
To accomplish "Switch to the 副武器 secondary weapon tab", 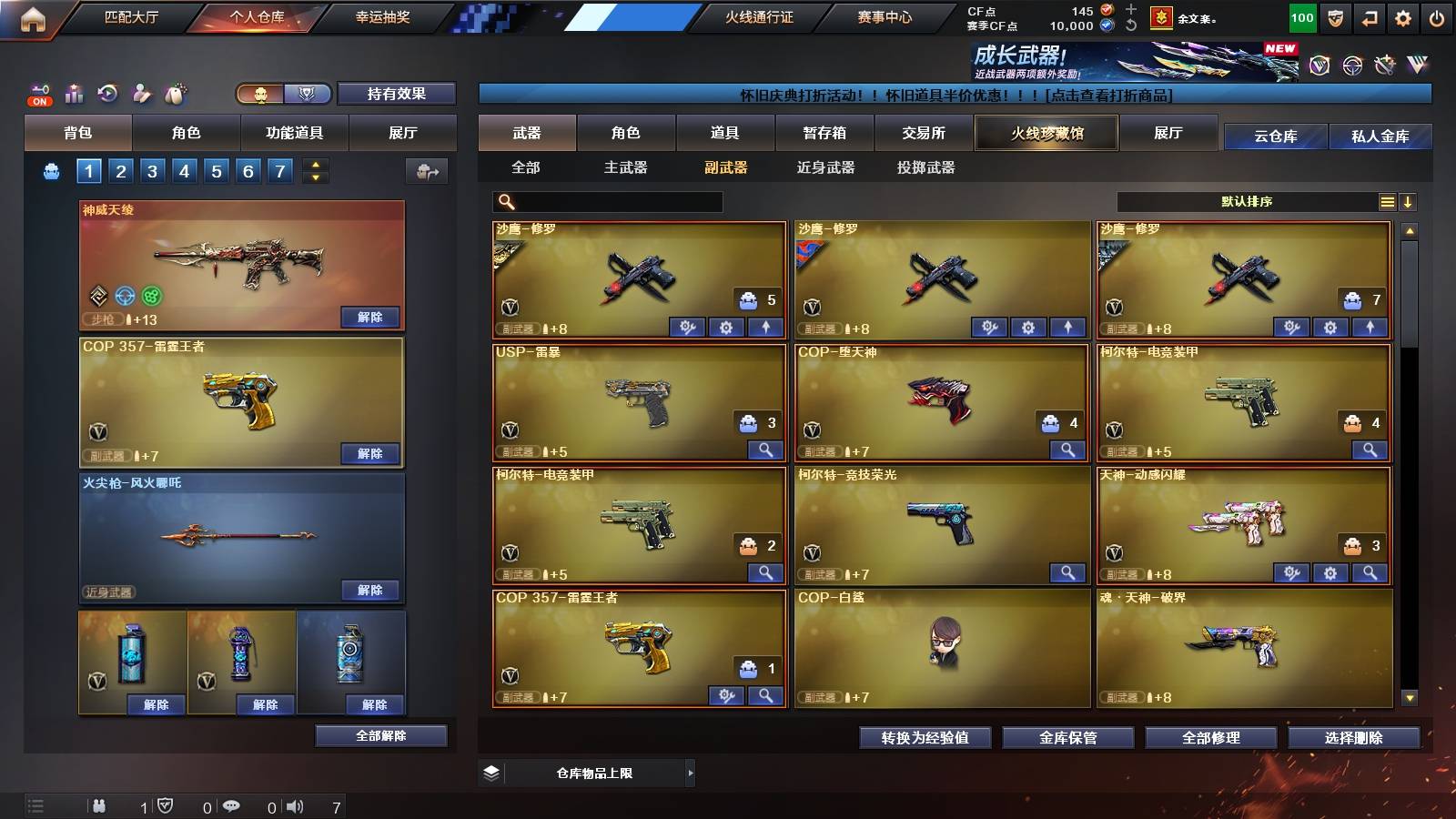I will click(724, 168).
